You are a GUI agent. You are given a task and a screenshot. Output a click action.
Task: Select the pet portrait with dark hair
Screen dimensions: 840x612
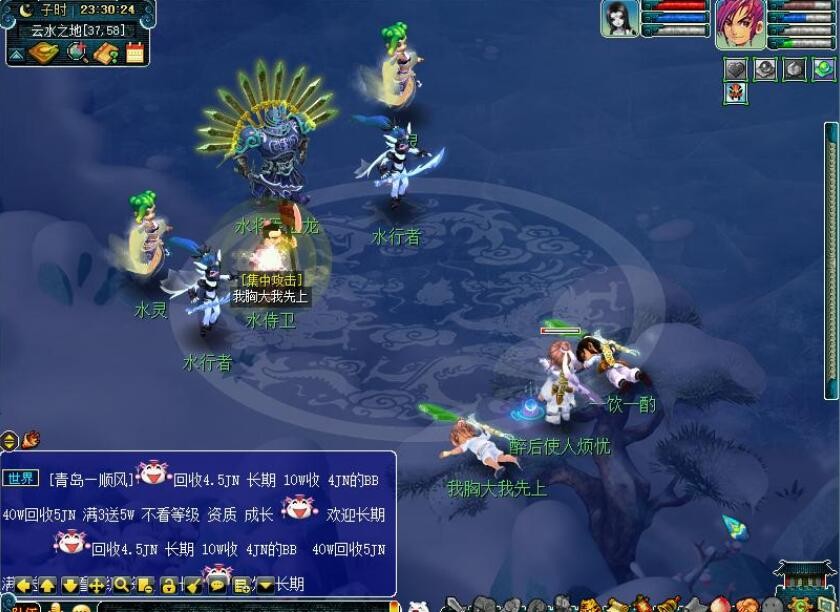tap(619, 19)
